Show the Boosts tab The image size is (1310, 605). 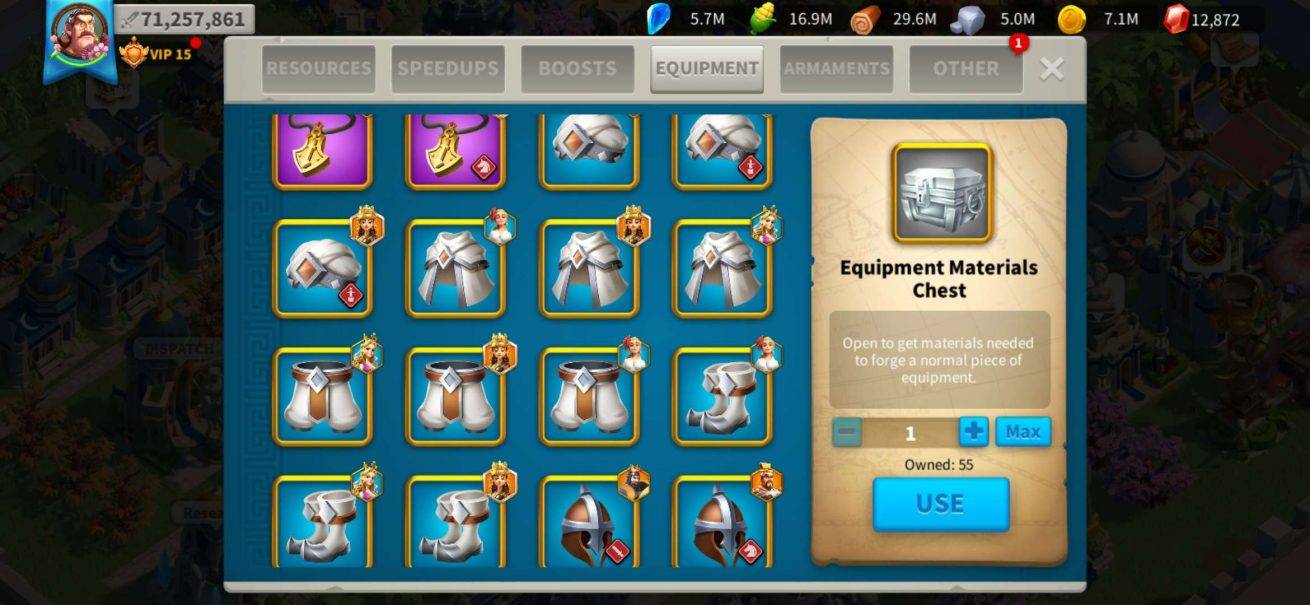click(577, 69)
